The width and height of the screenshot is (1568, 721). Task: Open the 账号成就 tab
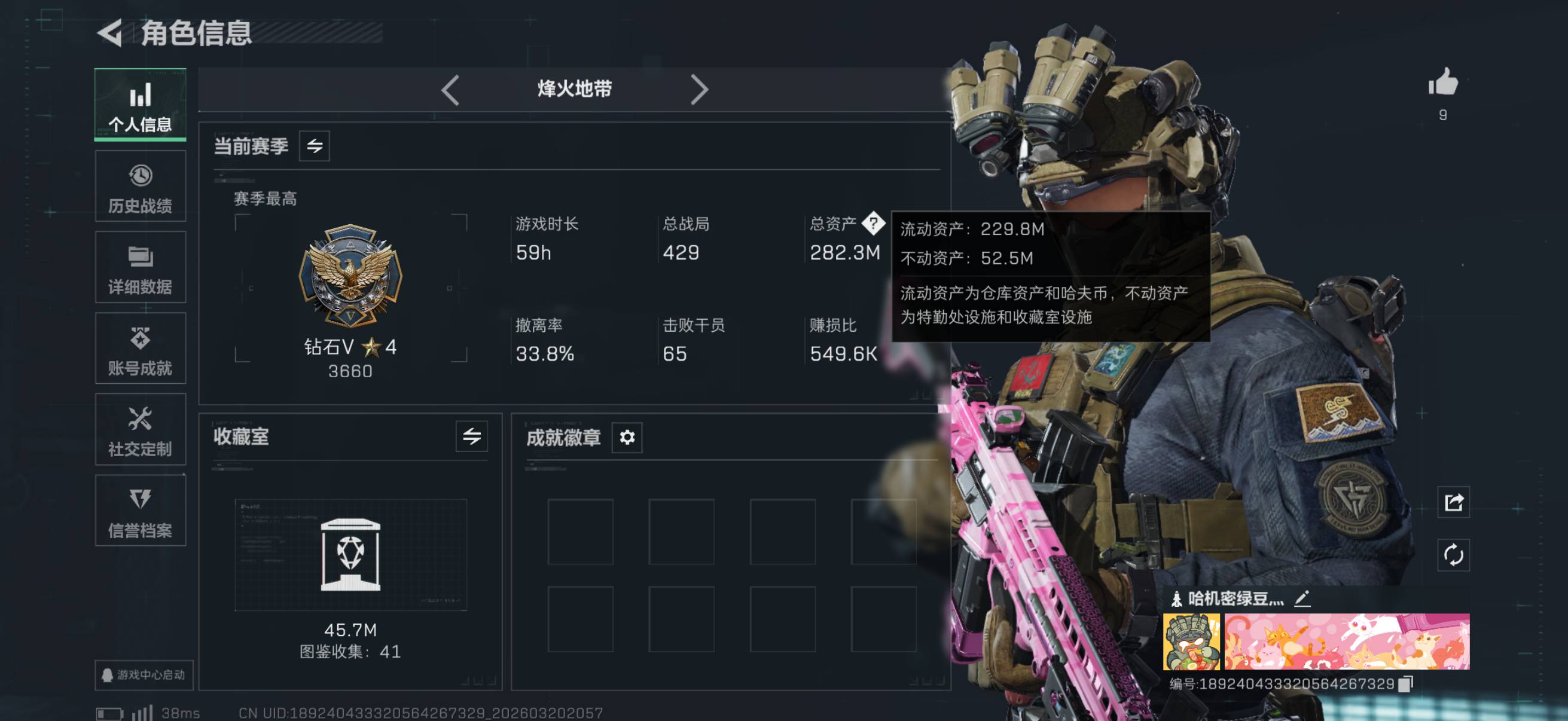tap(140, 349)
